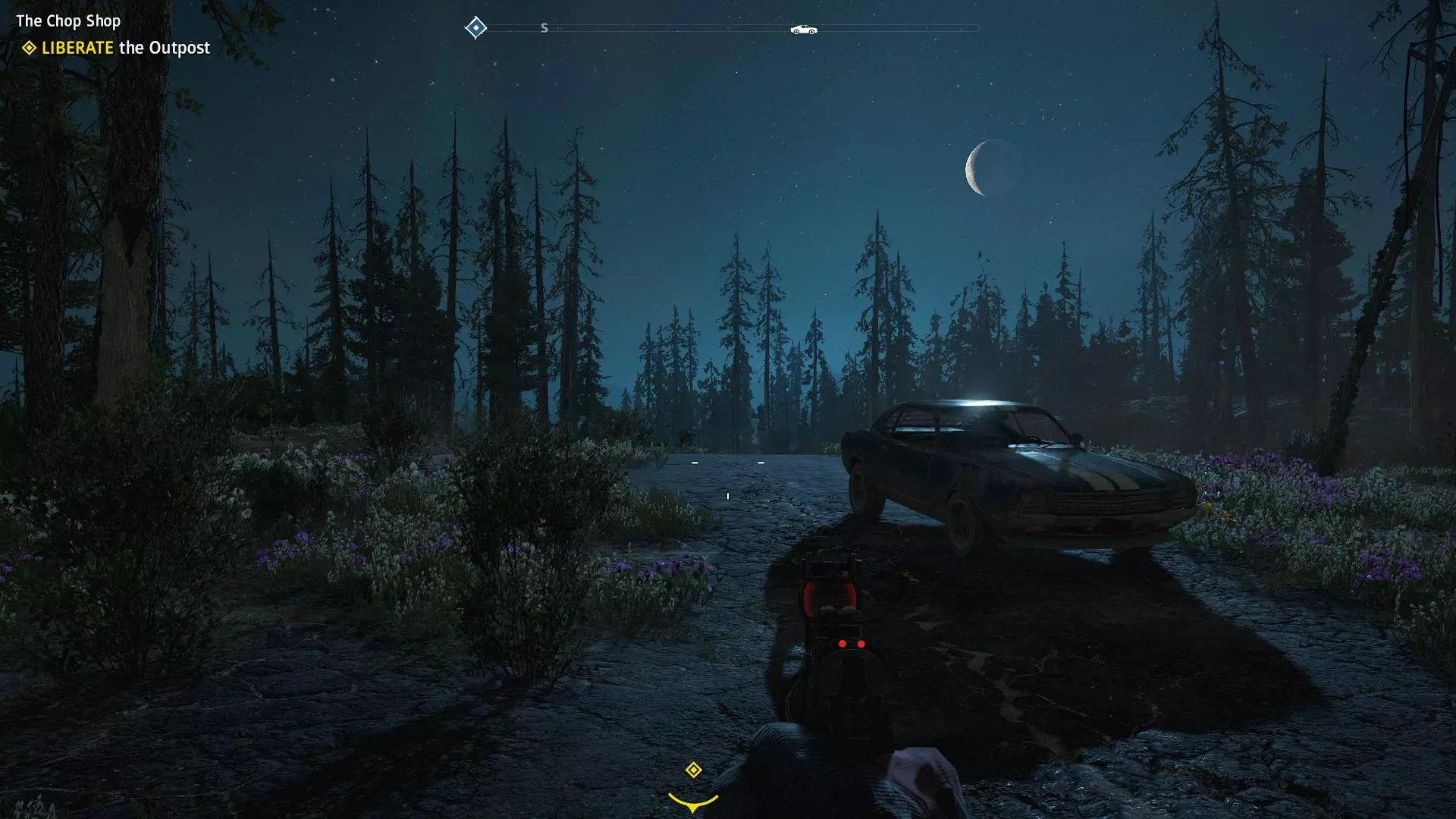
Task: Click The Chop Shop mission title
Action: (68, 20)
